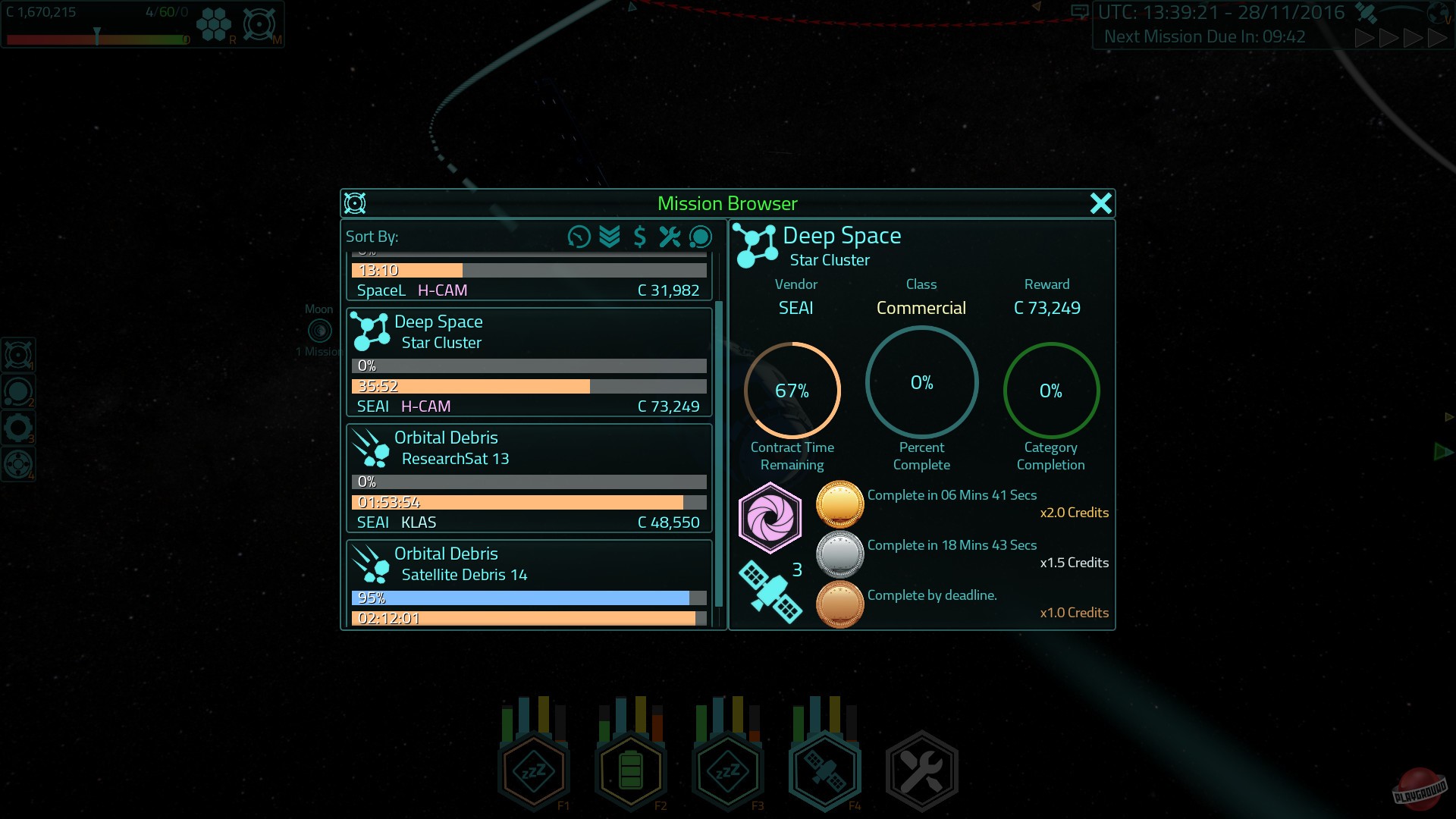Viewport: 1456px width, 819px height.
Task: Sort missions by class rank chevrons
Action: pos(609,237)
